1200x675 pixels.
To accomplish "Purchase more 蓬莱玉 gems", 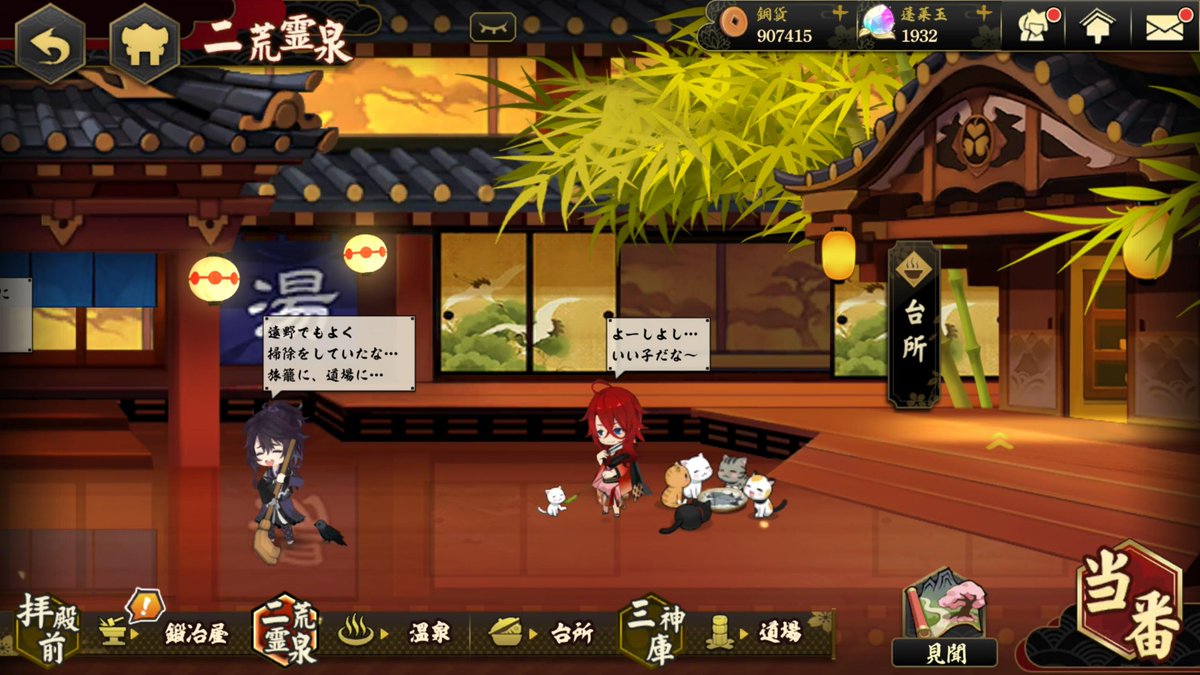I will pos(984,13).
